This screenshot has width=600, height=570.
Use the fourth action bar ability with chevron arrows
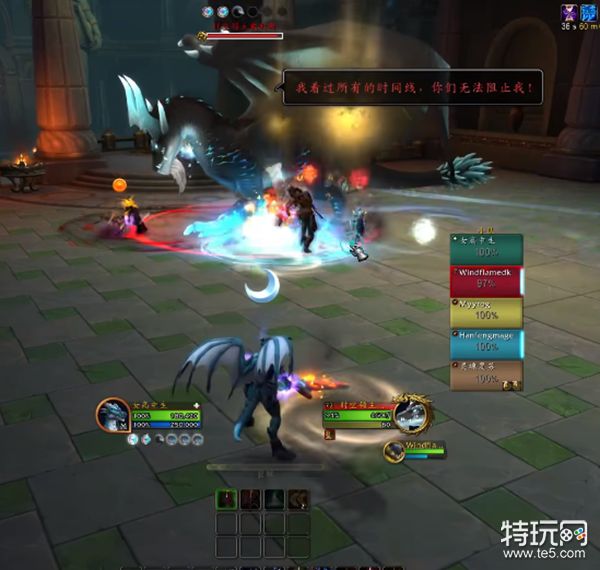click(297, 499)
